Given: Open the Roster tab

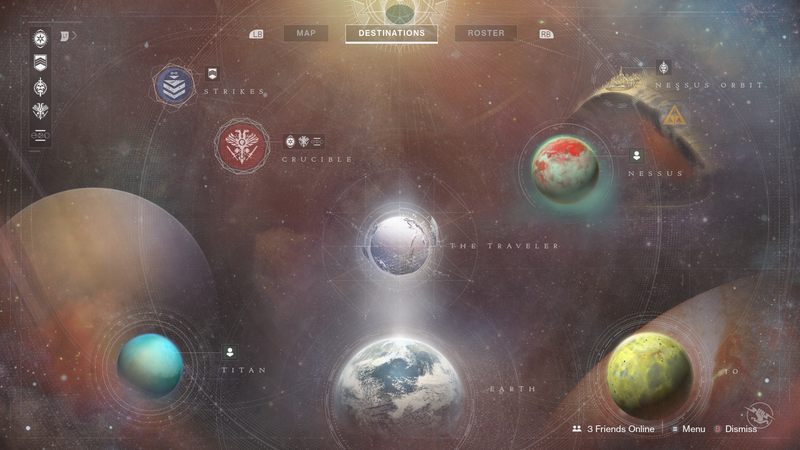Looking at the screenshot, I should tap(486, 33).
